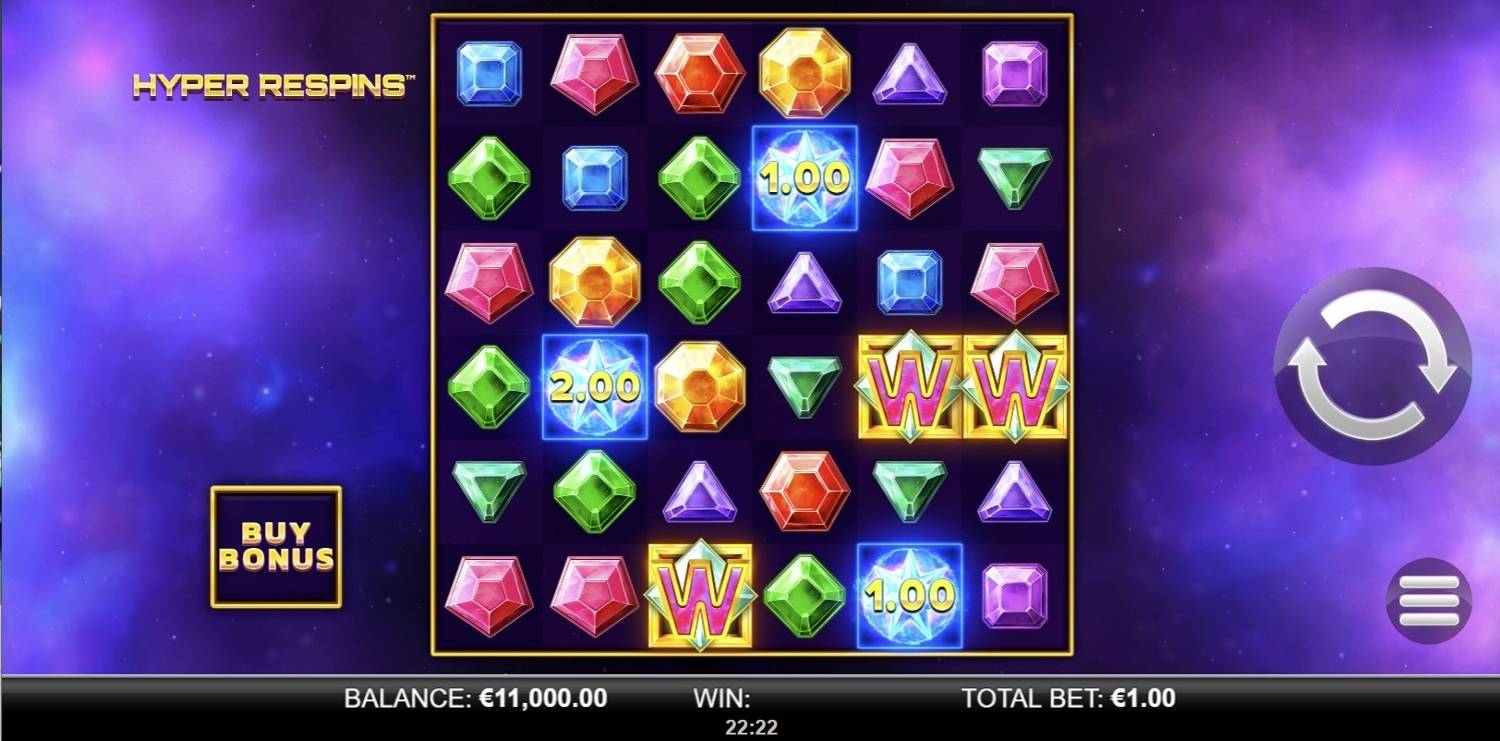1500x741 pixels.
Task: Click the WIN label in the status bar
Action: pyautogui.click(x=720, y=699)
